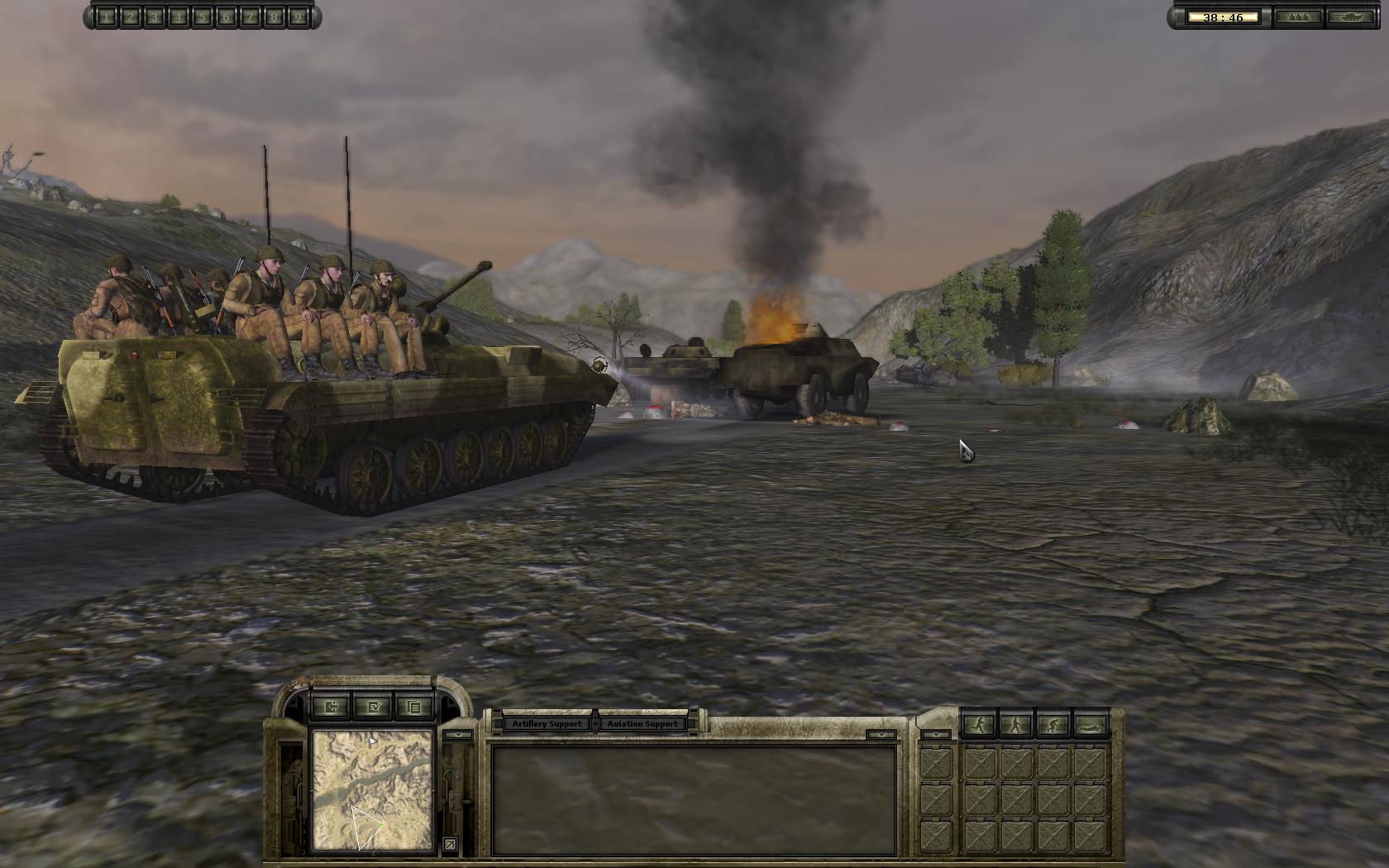Click the notes icon above the minimap

(x=414, y=707)
